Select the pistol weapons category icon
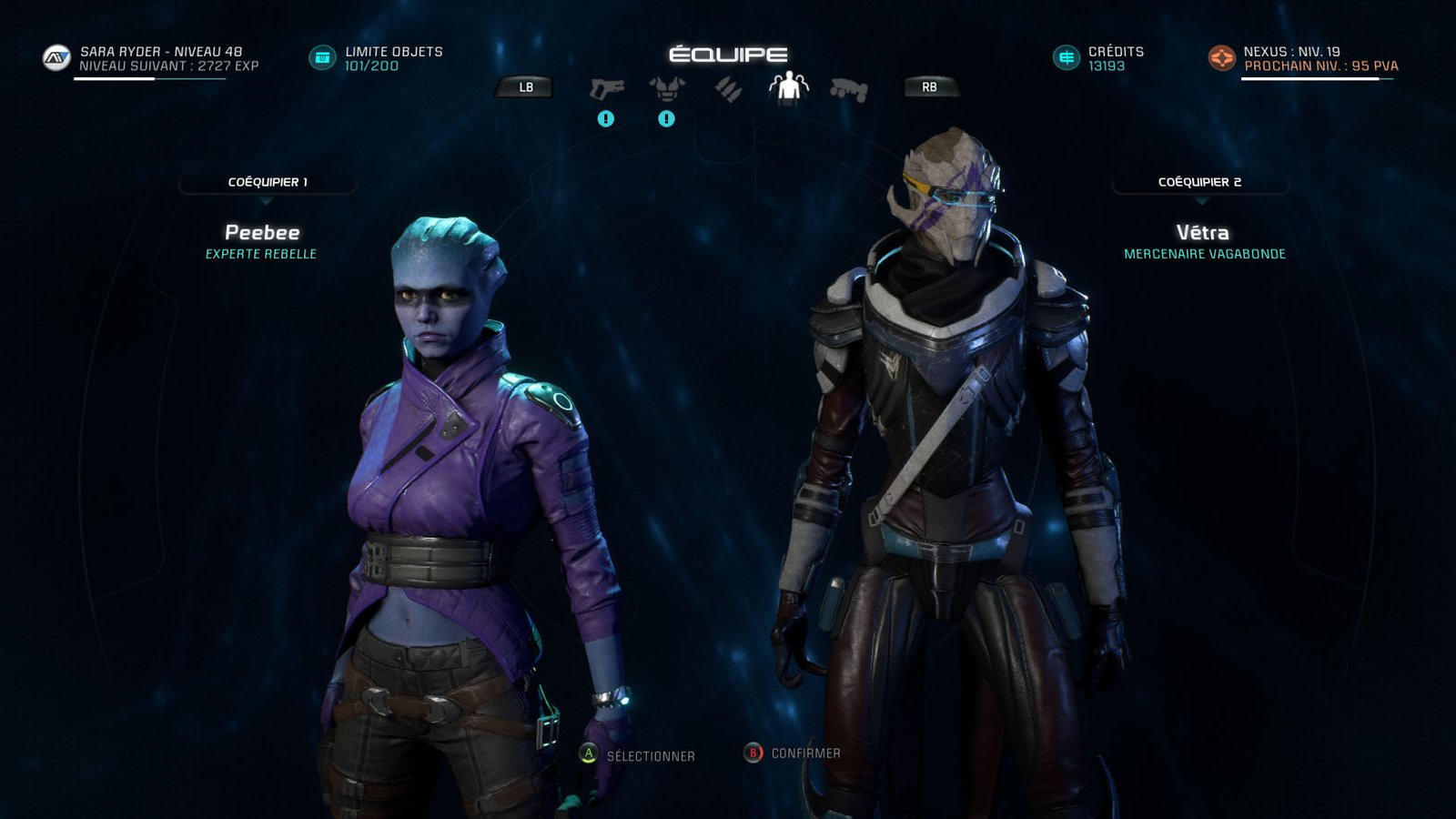Image resolution: width=1456 pixels, height=819 pixels. point(605,88)
